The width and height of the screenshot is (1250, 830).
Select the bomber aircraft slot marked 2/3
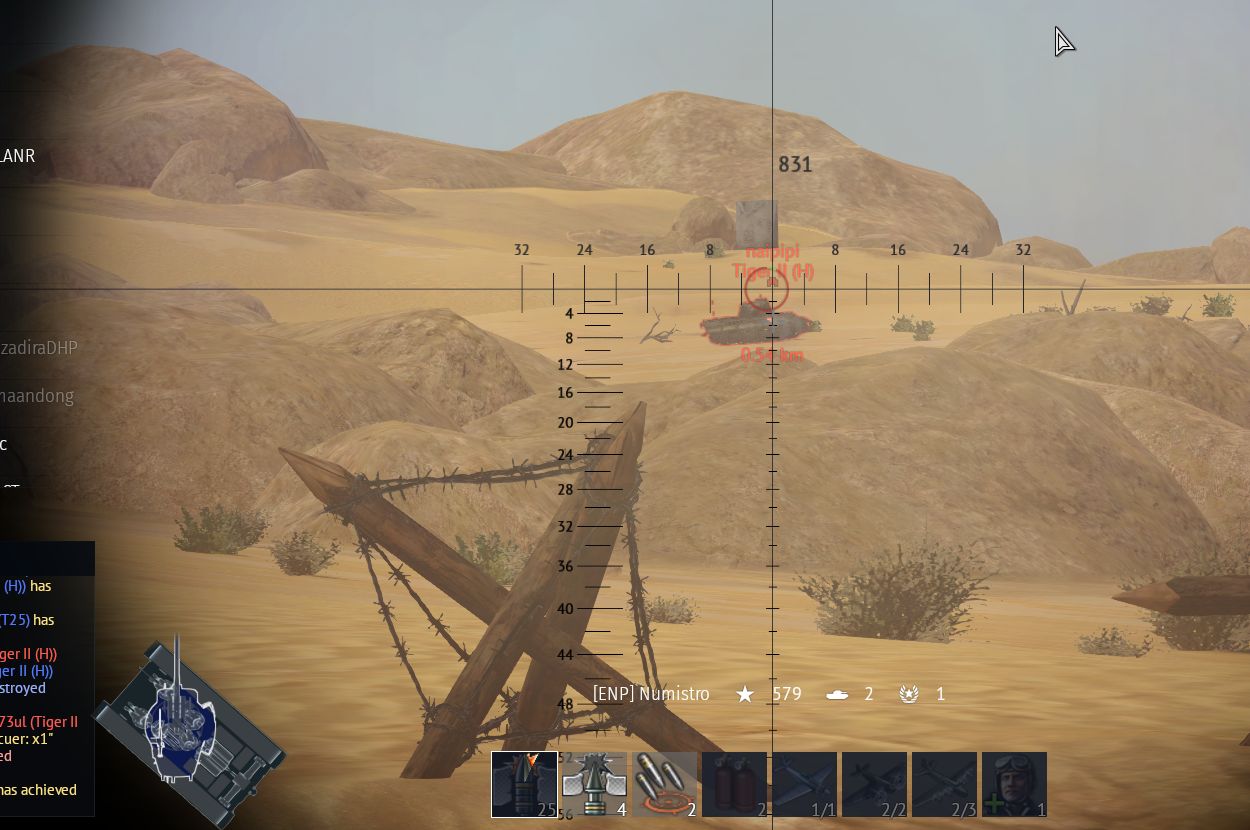pos(944,785)
